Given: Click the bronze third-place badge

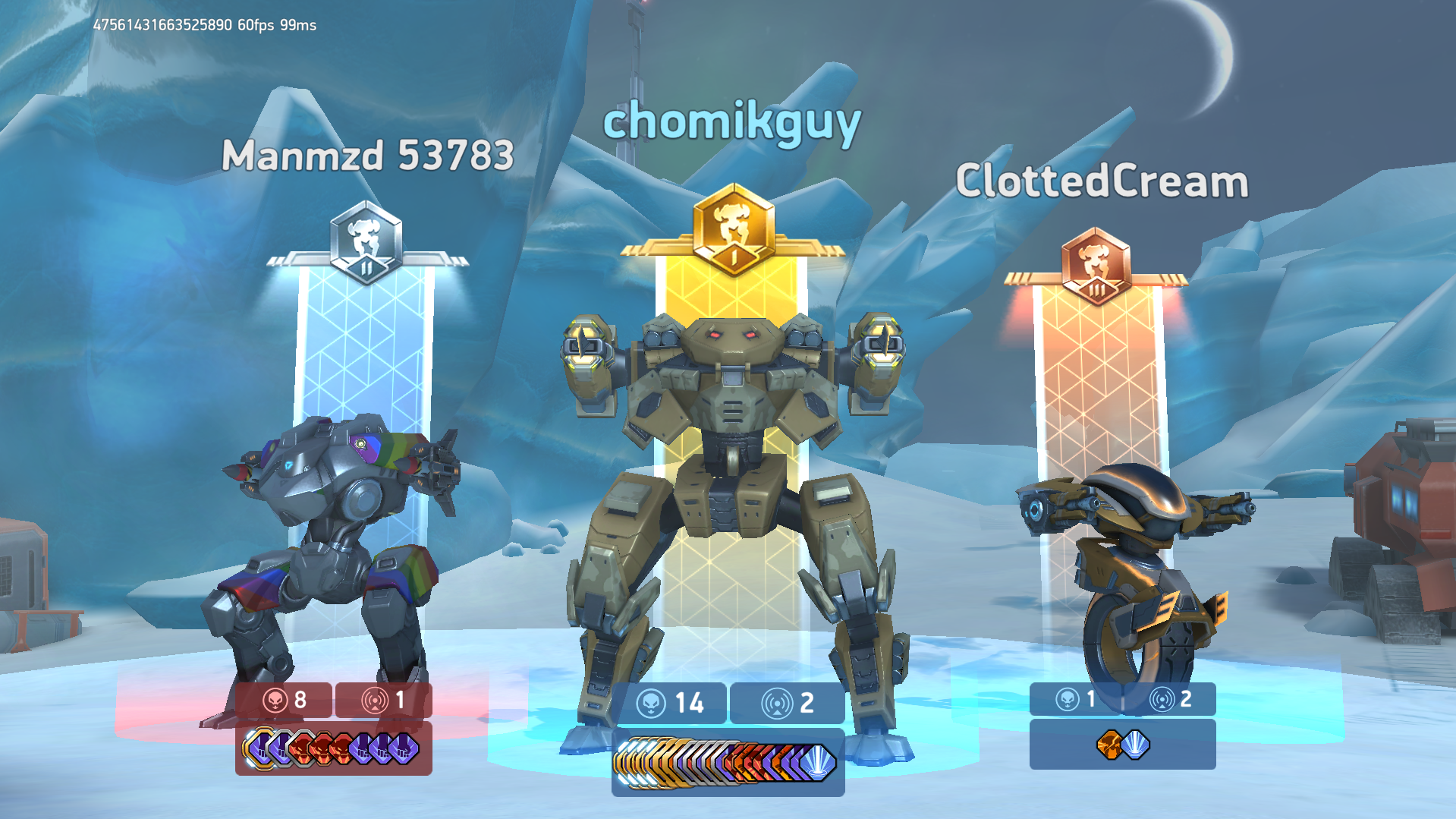Looking at the screenshot, I should pyautogui.click(x=1096, y=265).
